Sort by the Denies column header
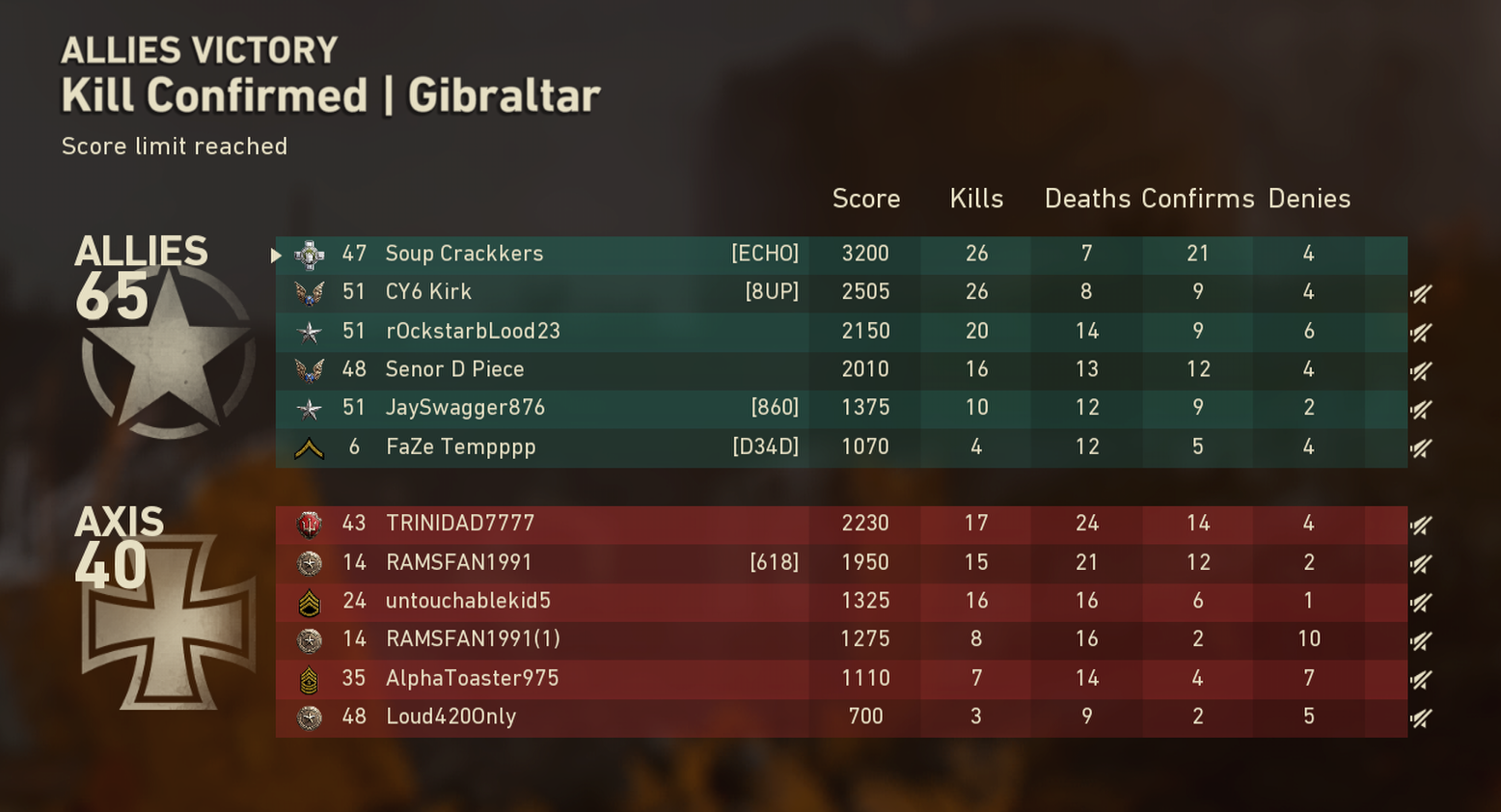The width and height of the screenshot is (1501, 812). (x=1309, y=199)
